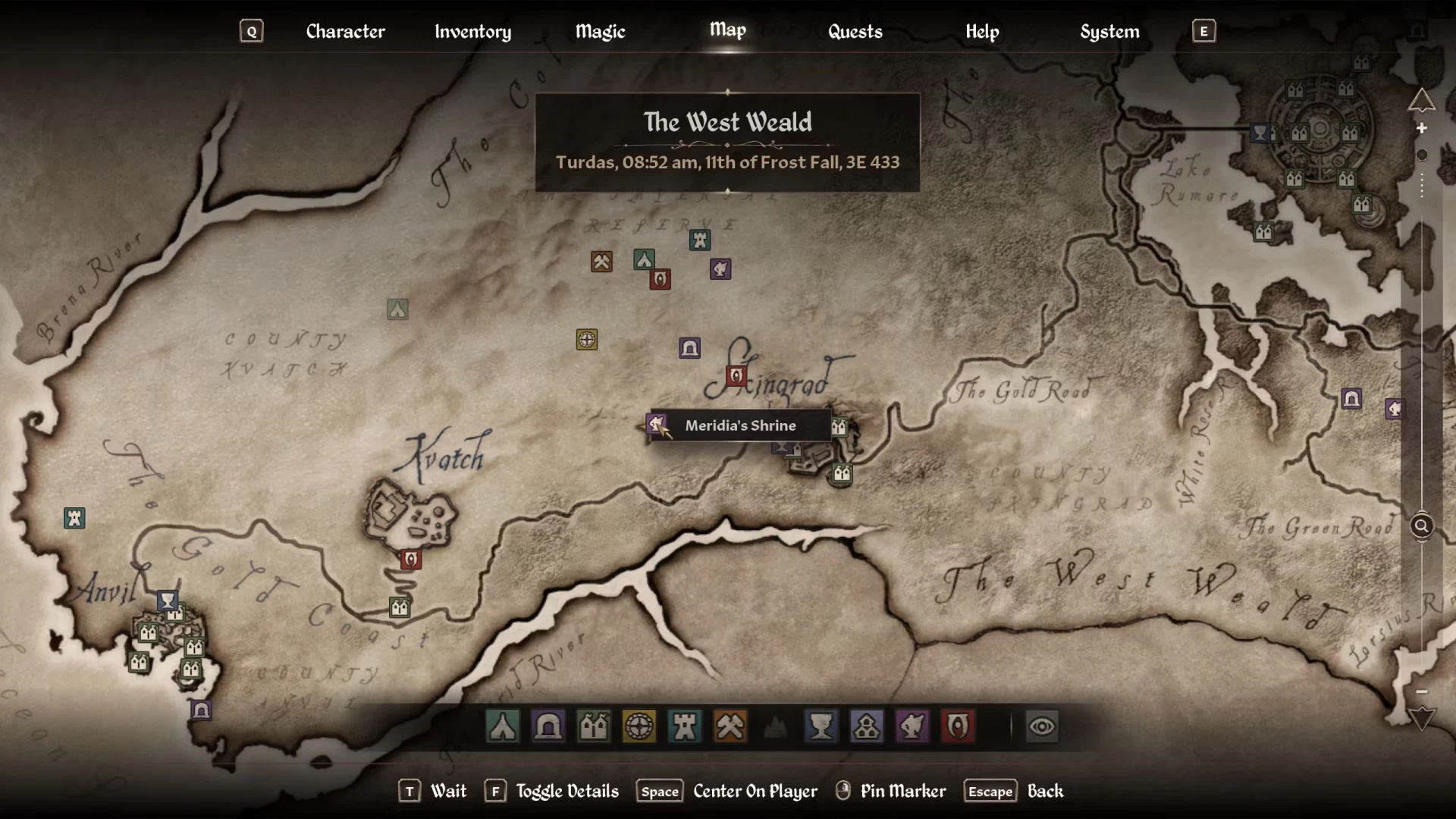Toggle the goblet inn map filter
This screenshot has width=1456, height=819.
coord(821,726)
